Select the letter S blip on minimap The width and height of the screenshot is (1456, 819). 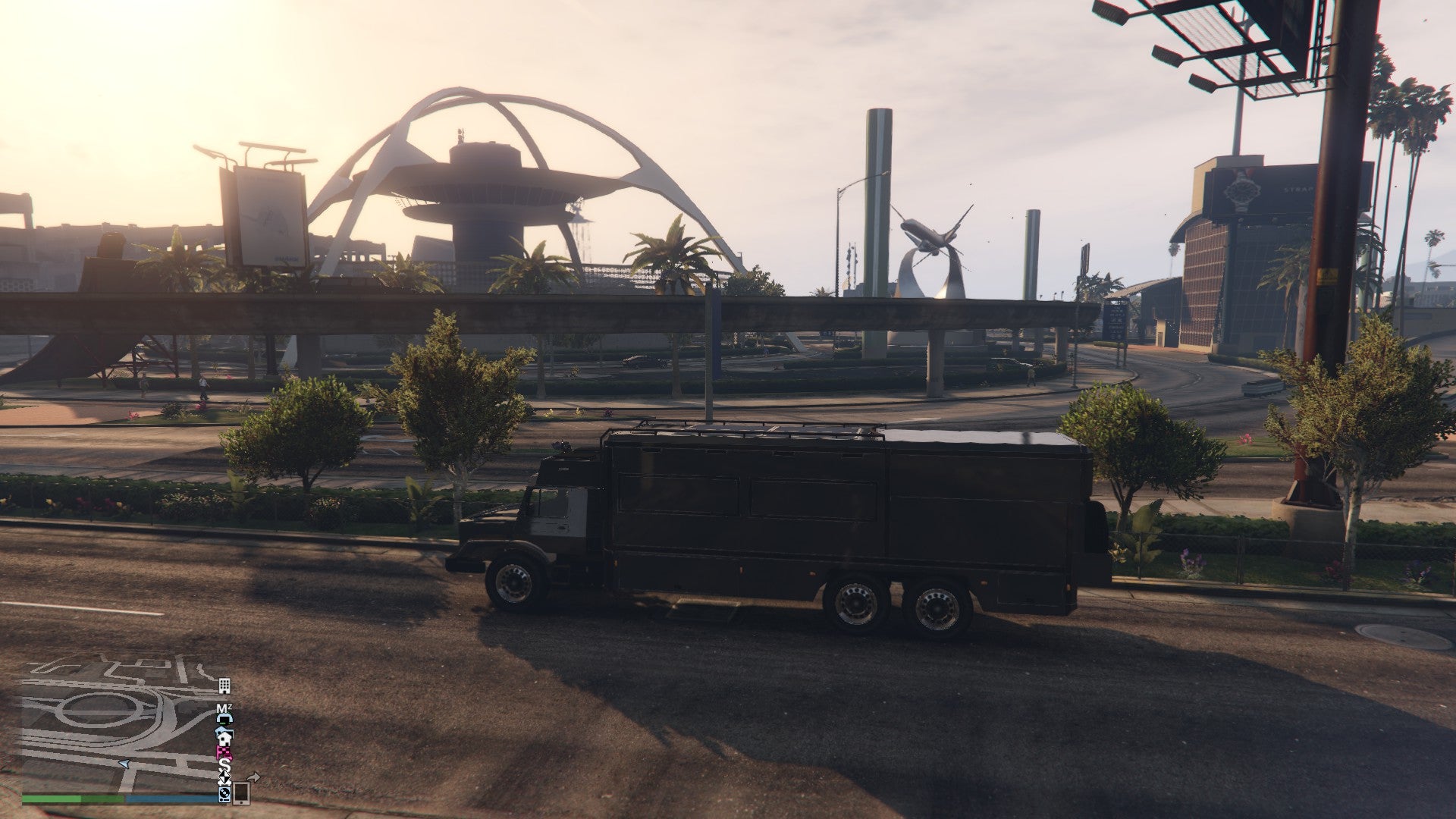tap(224, 764)
